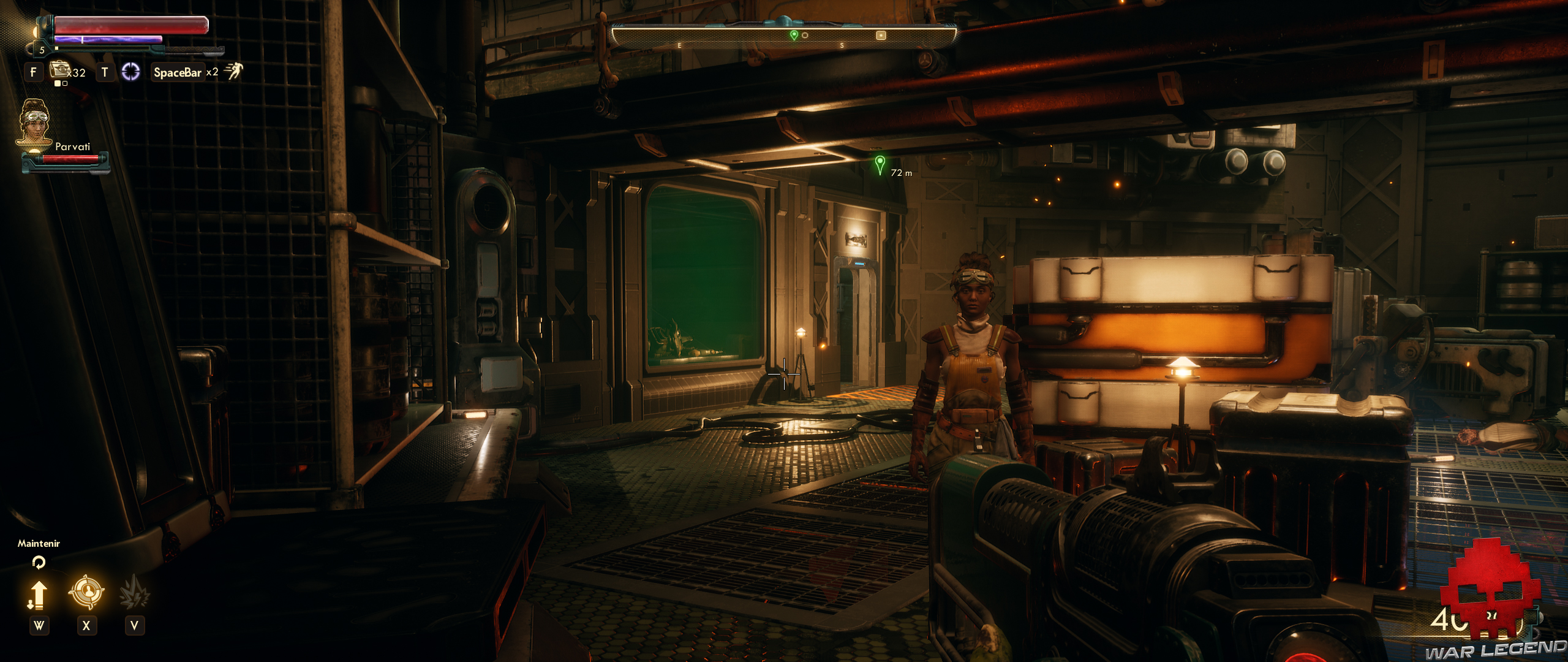
Task: Expand the Maintenir hold prompt
Action: 39,543
